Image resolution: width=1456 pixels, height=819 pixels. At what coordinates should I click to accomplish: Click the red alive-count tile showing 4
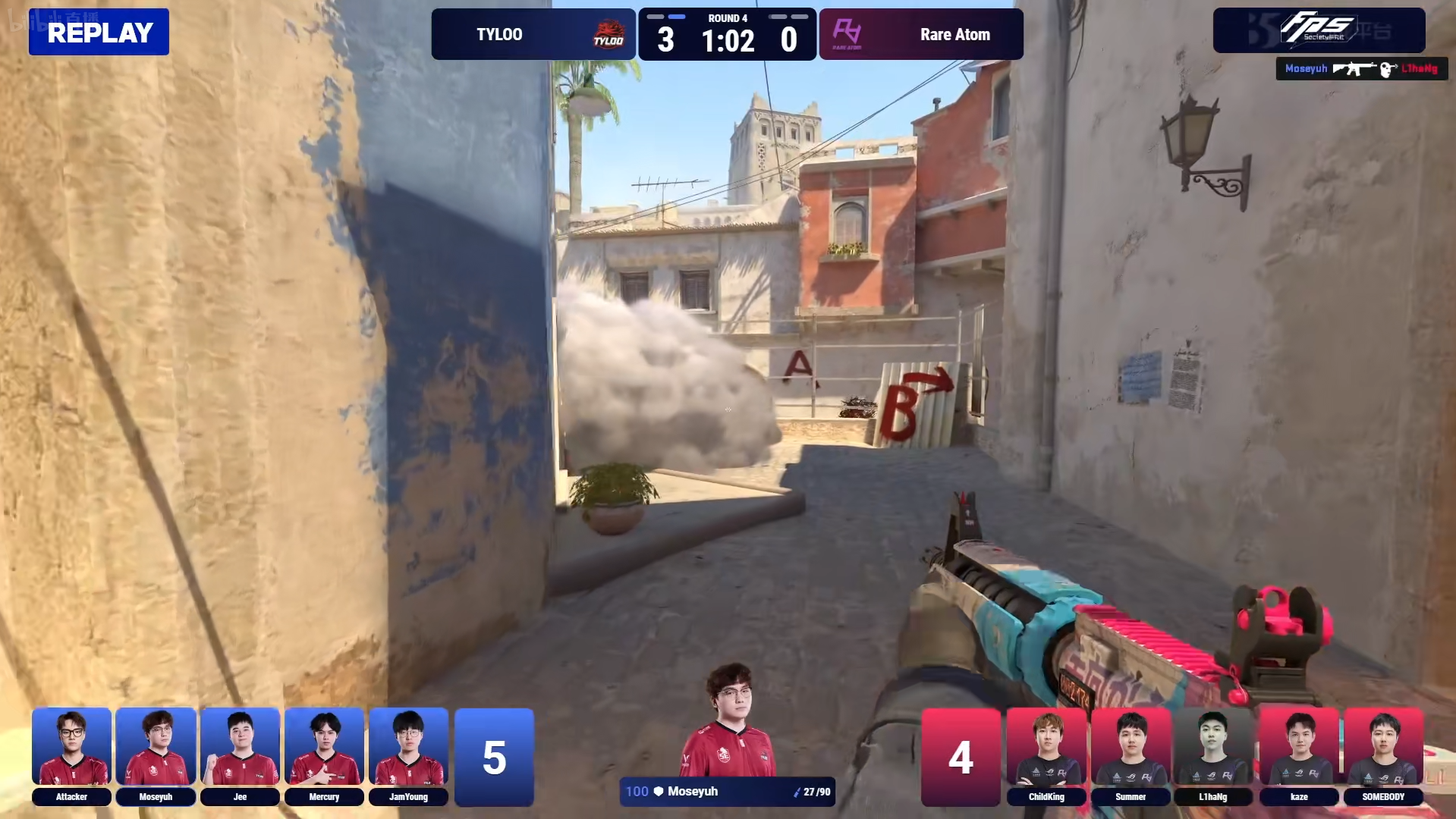click(x=961, y=757)
